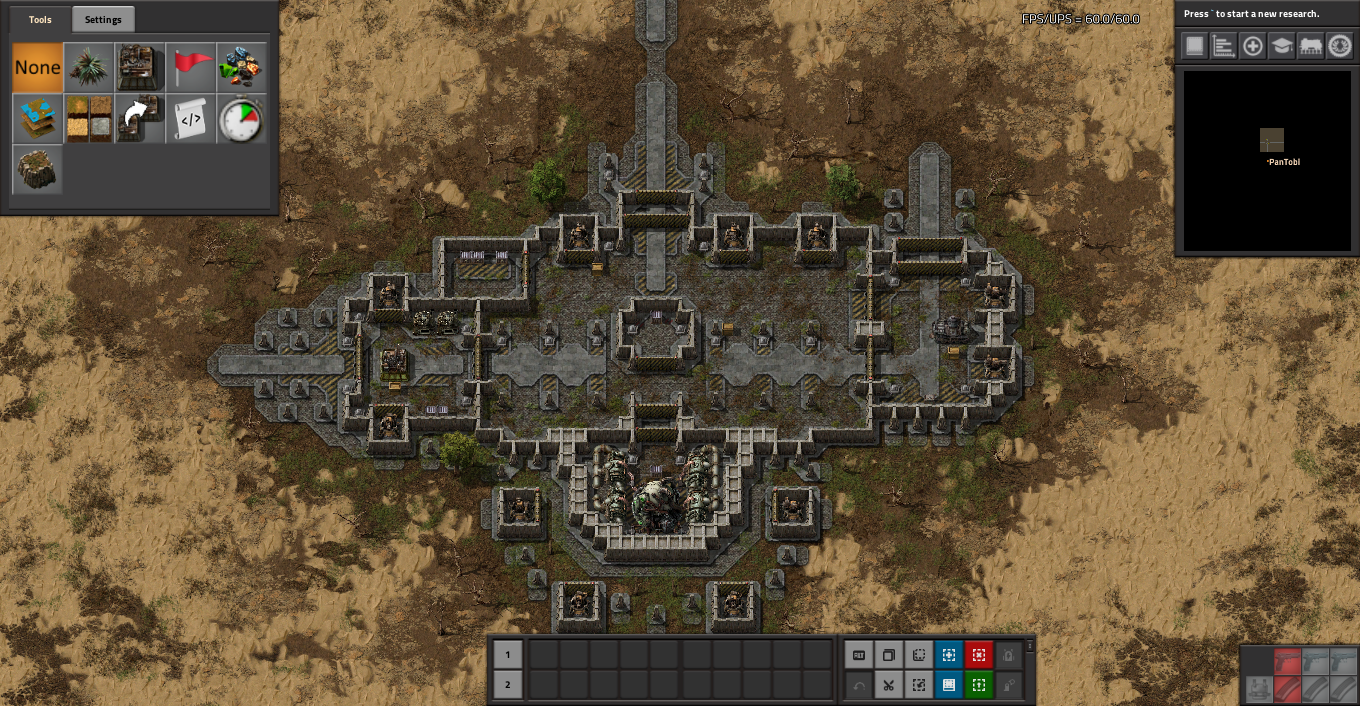
Task: Activate the red deconstruction planner button
Action: (x=979, y=655)
